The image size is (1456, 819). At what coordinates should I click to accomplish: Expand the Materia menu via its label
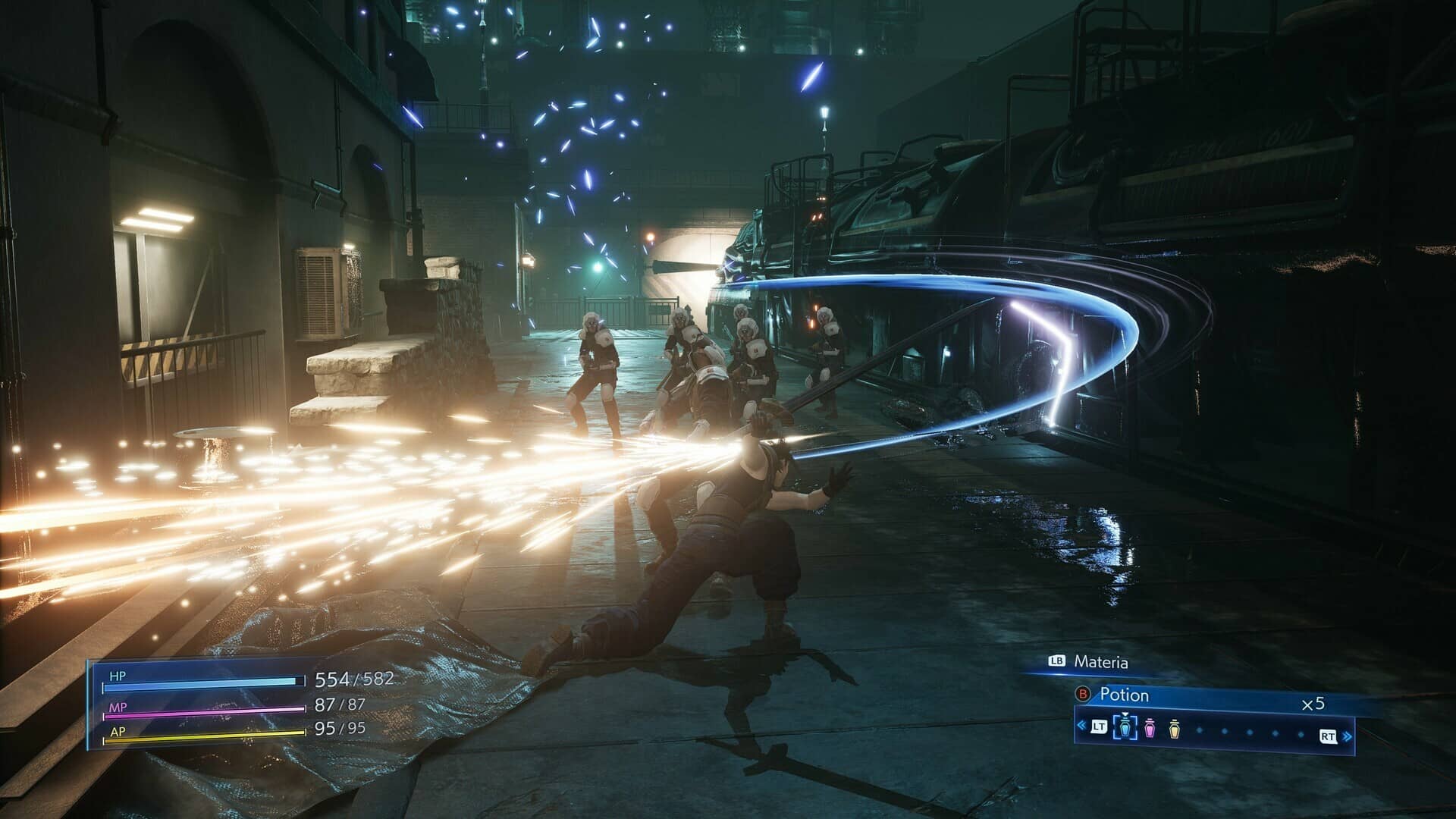pos(1102,661)
